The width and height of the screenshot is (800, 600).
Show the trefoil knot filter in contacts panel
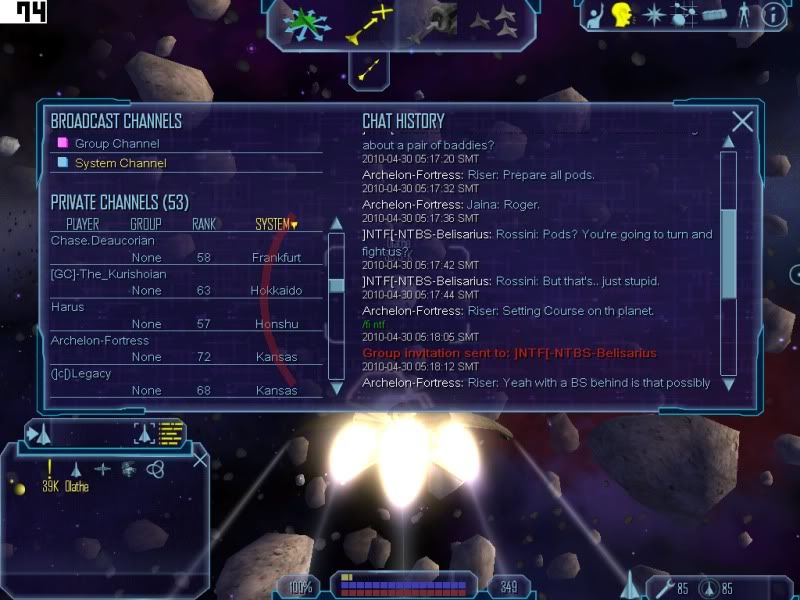[155, 468]
